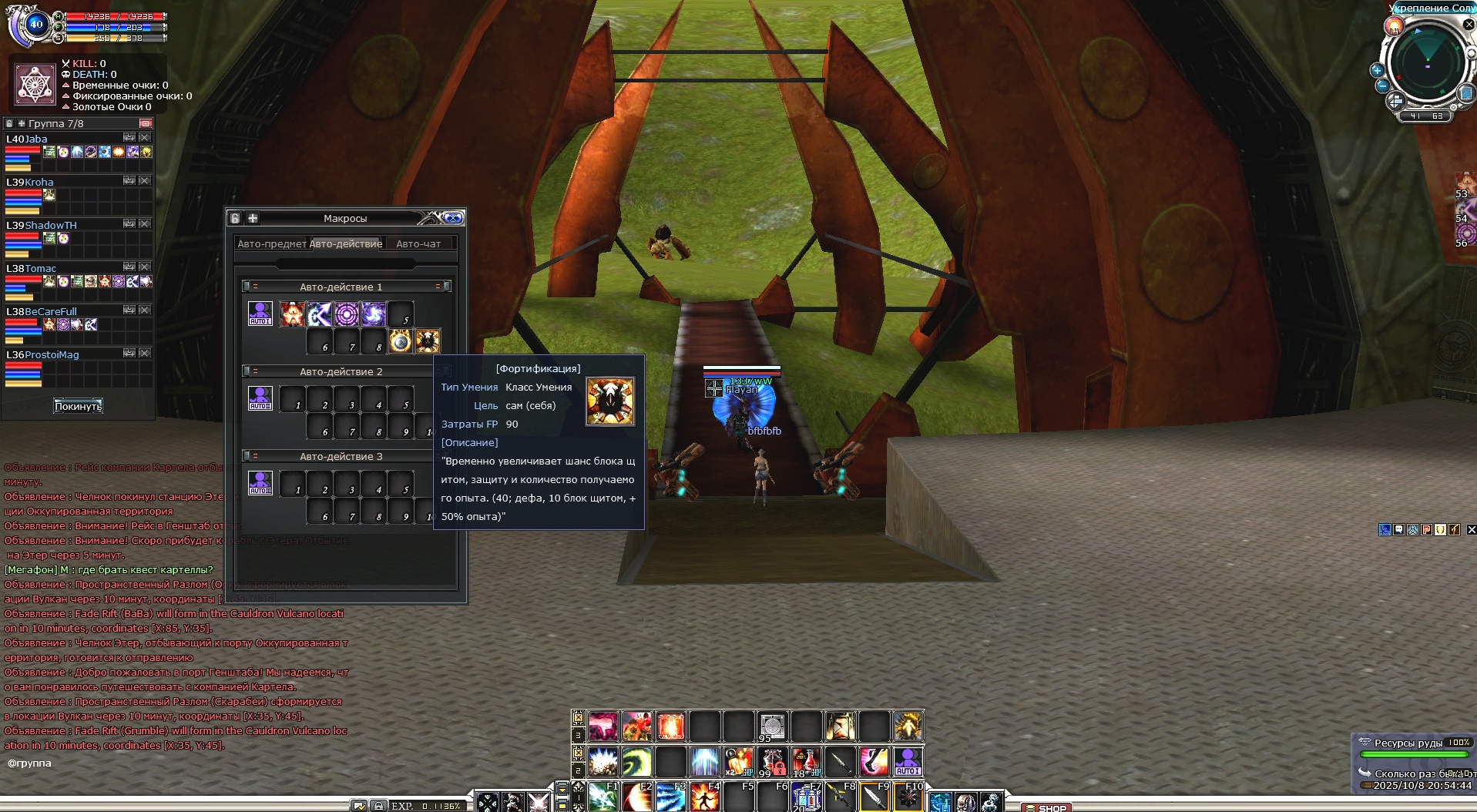Click the plus button in macro header

pyautogui.click(x=253, y=218)
